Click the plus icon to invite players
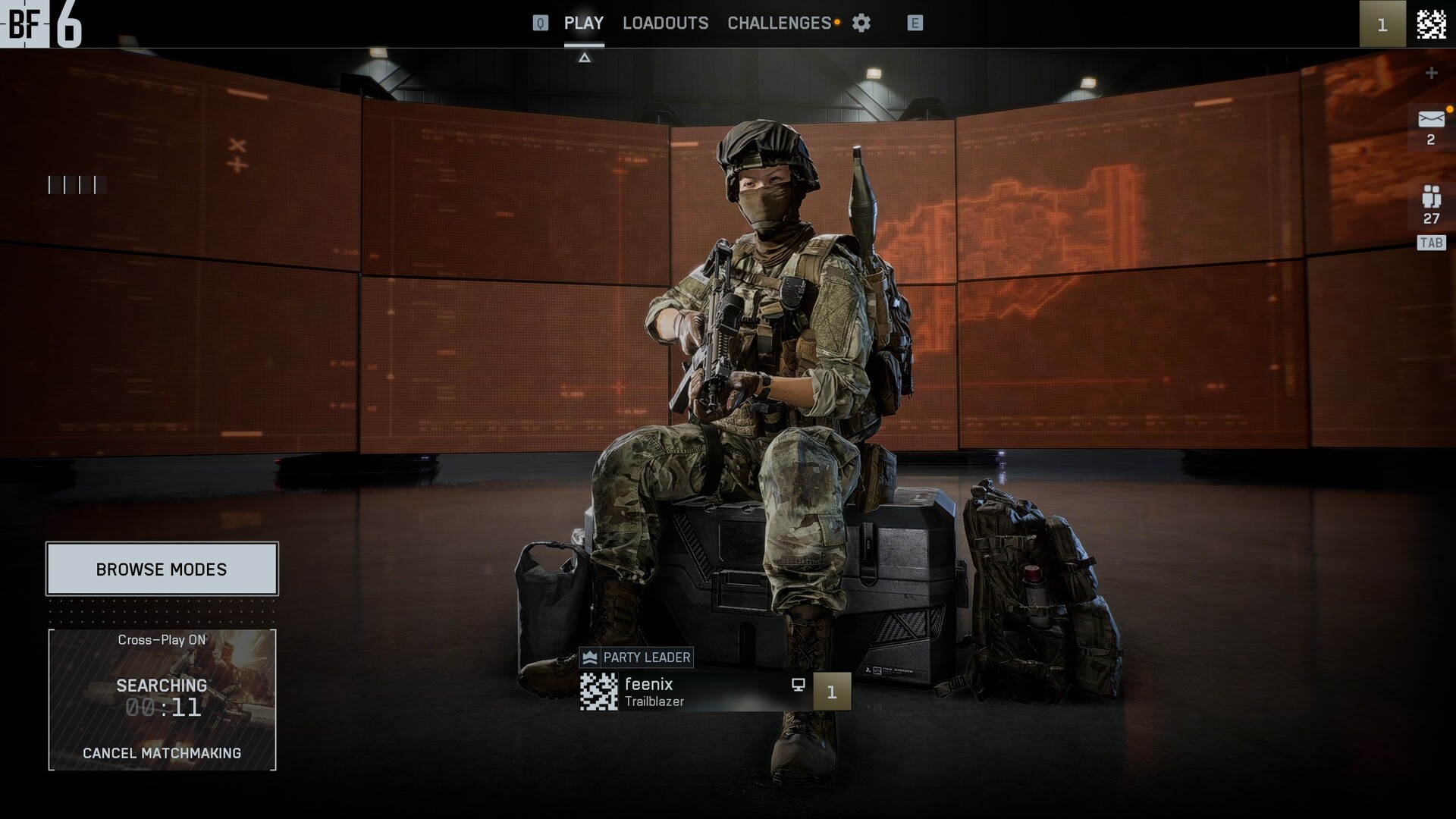Image resolution: width=1456 pixels, height=819 pixels. [1431, 73]
